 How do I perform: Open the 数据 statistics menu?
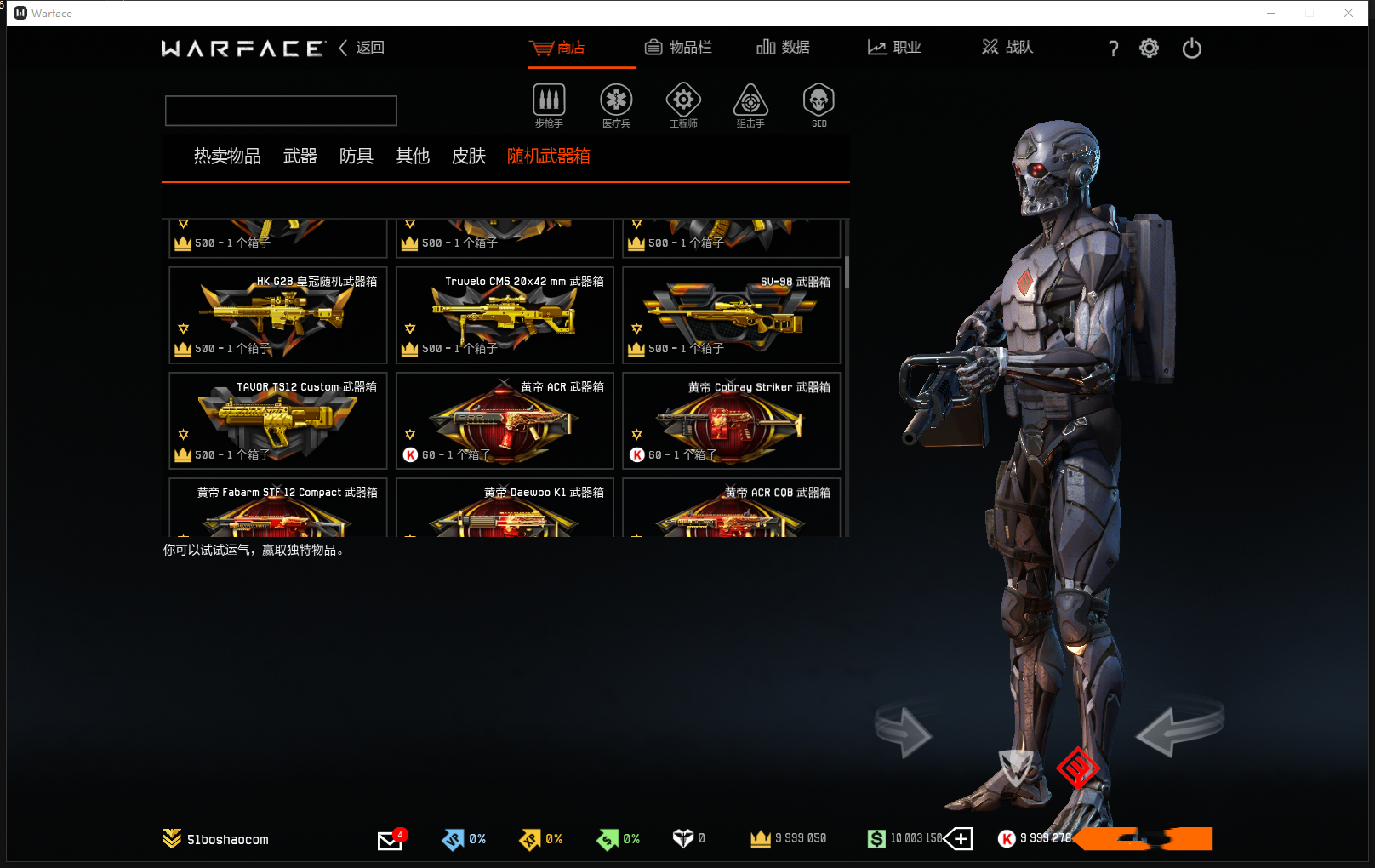(784, 48)
